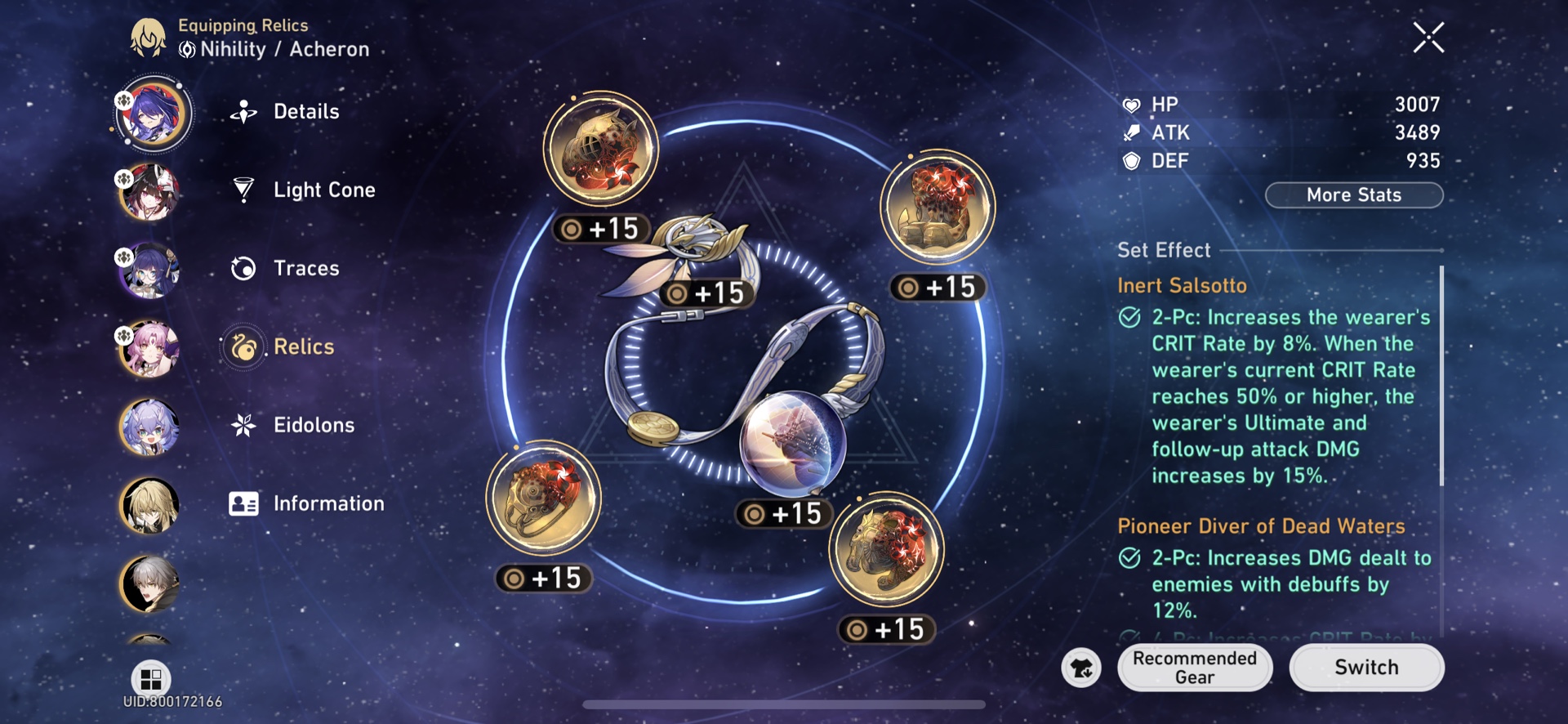This screenshot has height=724, width=1568.
Task: Open the Details panel icon
Action: pyautogui.click(x=243, y=111)
